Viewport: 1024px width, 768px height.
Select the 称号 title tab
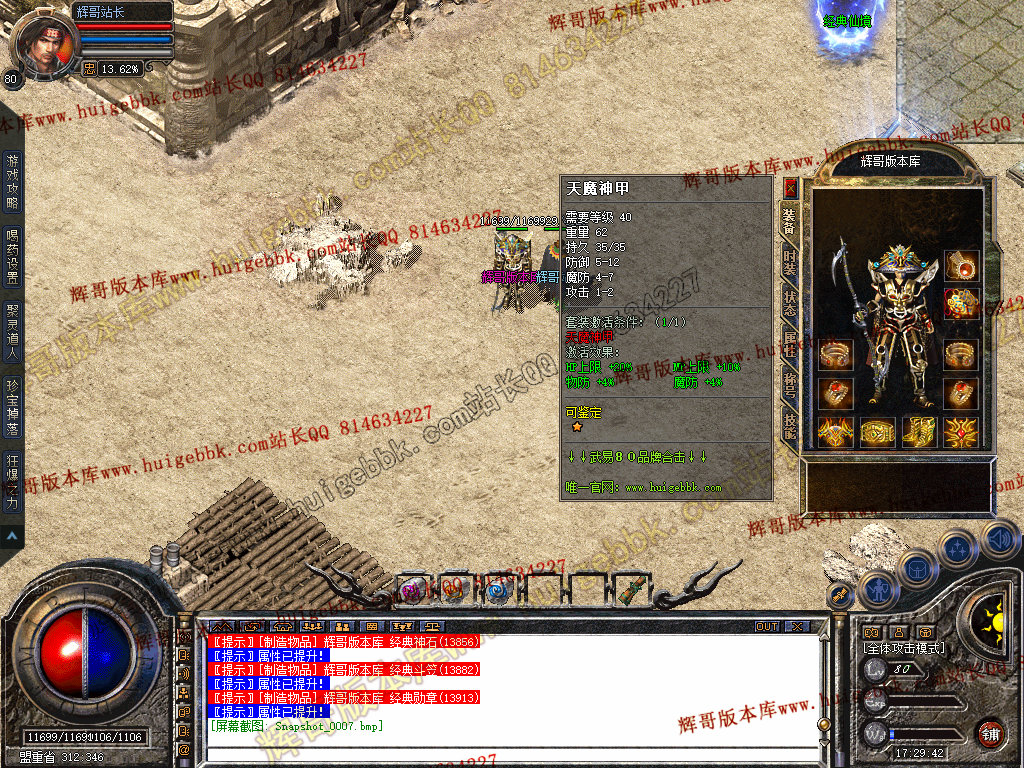pyautogui.click(x=789, y=383)
